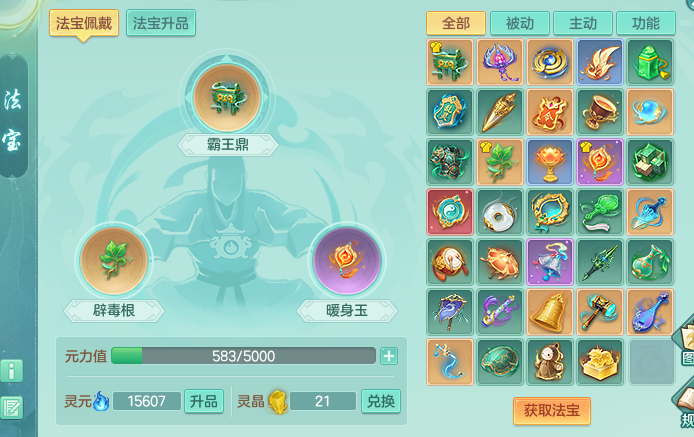Open the green info icon
Viewport: 694px width, 437px height.
(12, 371)
